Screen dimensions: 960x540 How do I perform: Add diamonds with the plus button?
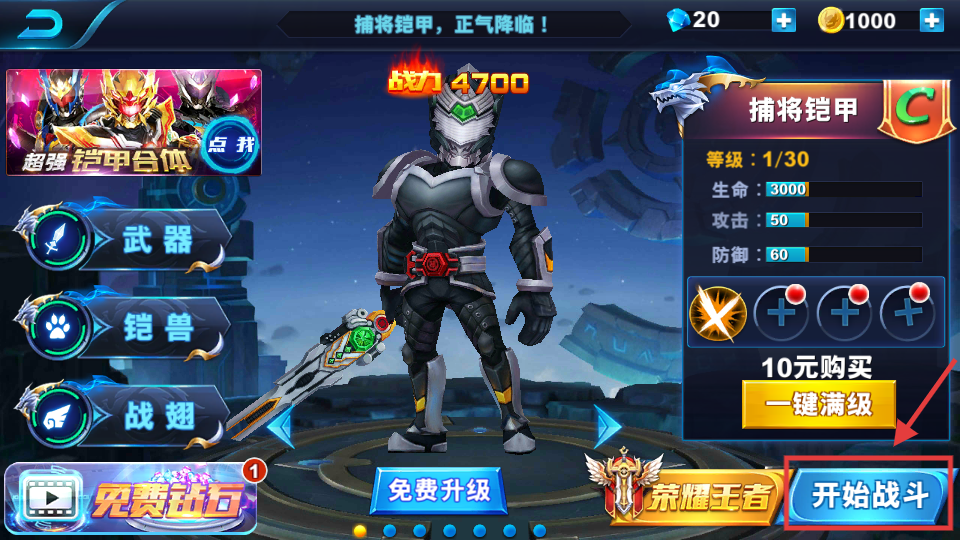tap(783, 20)
